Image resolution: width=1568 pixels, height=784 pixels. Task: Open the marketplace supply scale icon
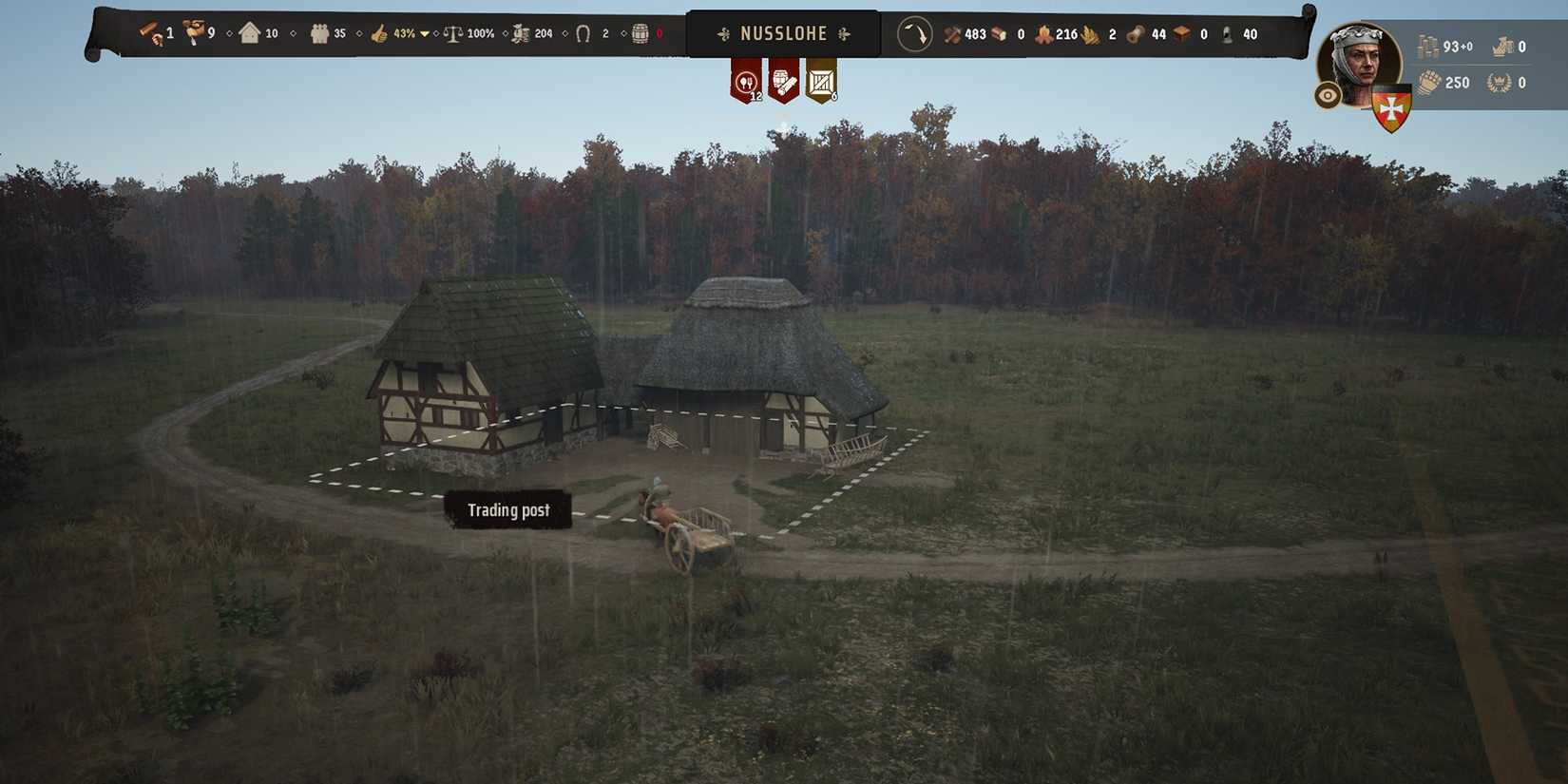pyautogui.click(x=455, y=32)
